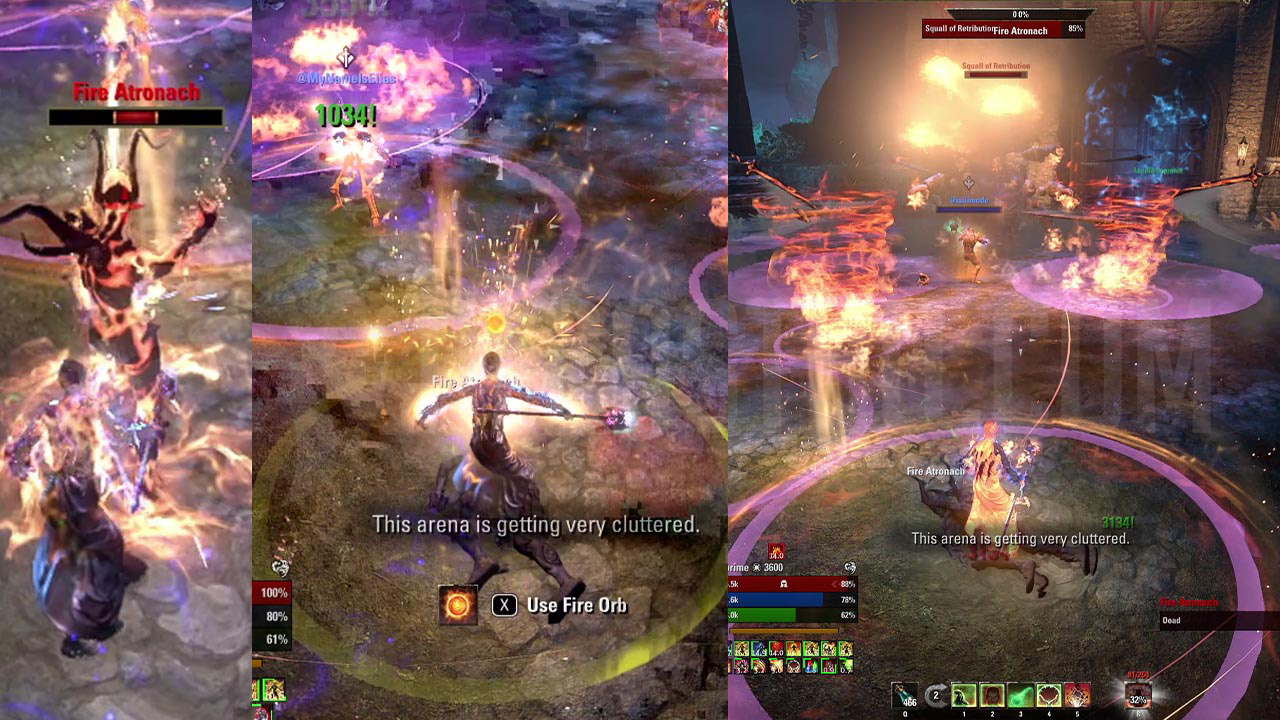The height and width of the screenshot is (720, 1280).
Task: Cast the red fiery ability in slot 5
Action: tap(1076, 695)
